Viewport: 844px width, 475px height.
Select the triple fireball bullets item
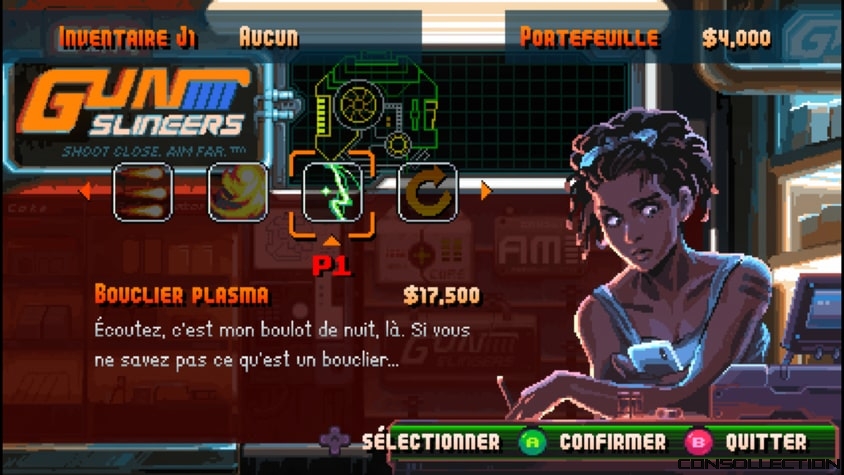(x=143, y=191)
